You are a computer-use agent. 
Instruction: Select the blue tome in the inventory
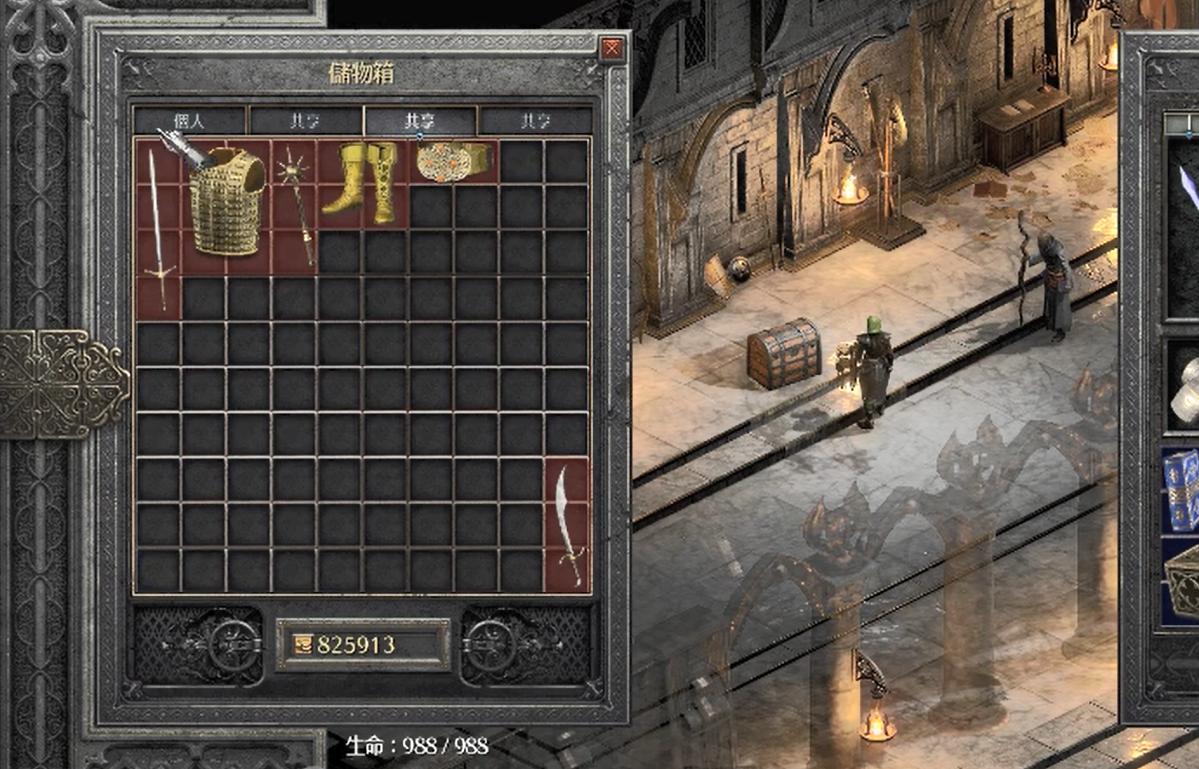1184,489
